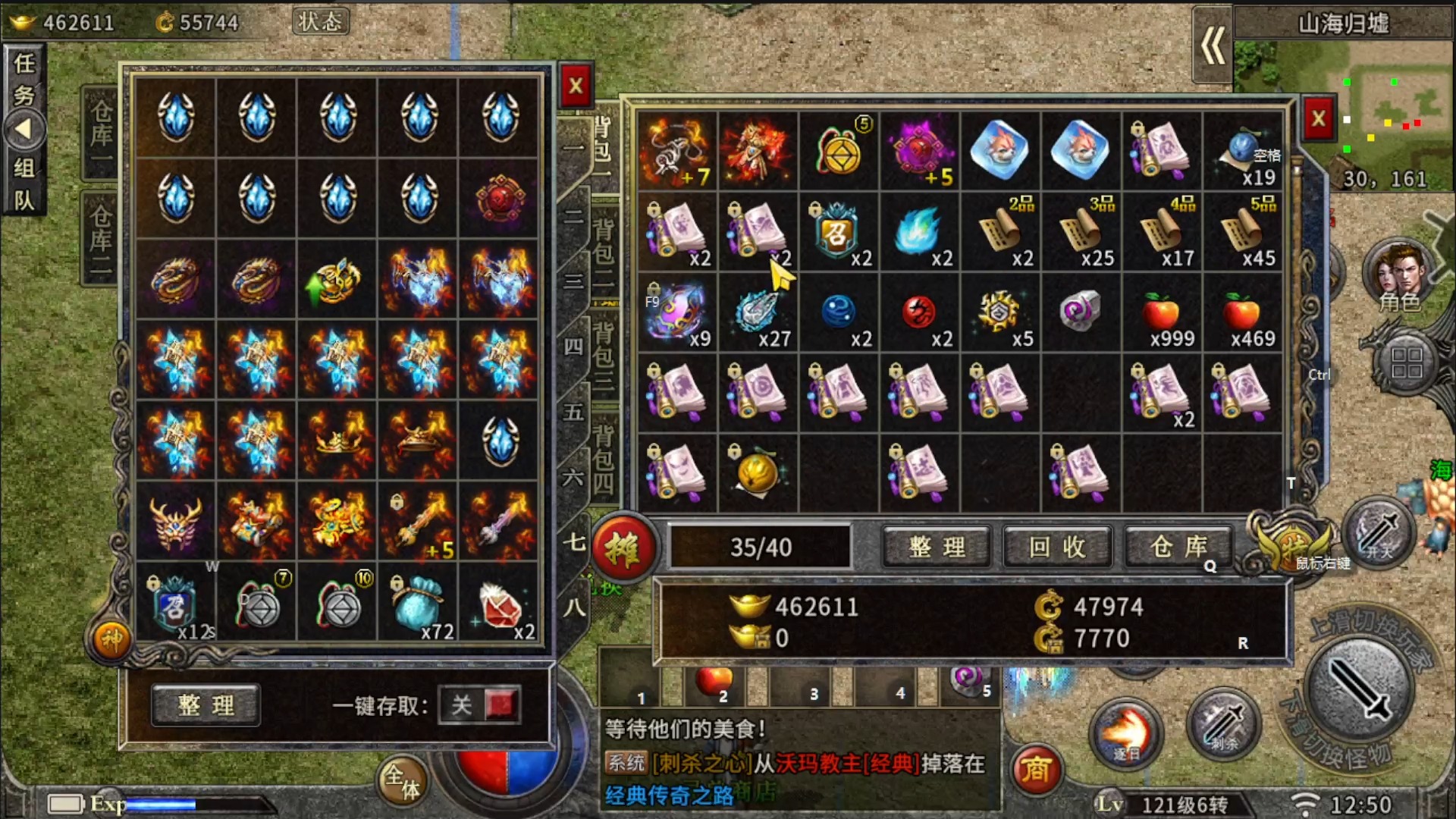Select the 5品 scroll stack x45
This screenshot has width=1456, height=819.
pos(1243,231)
